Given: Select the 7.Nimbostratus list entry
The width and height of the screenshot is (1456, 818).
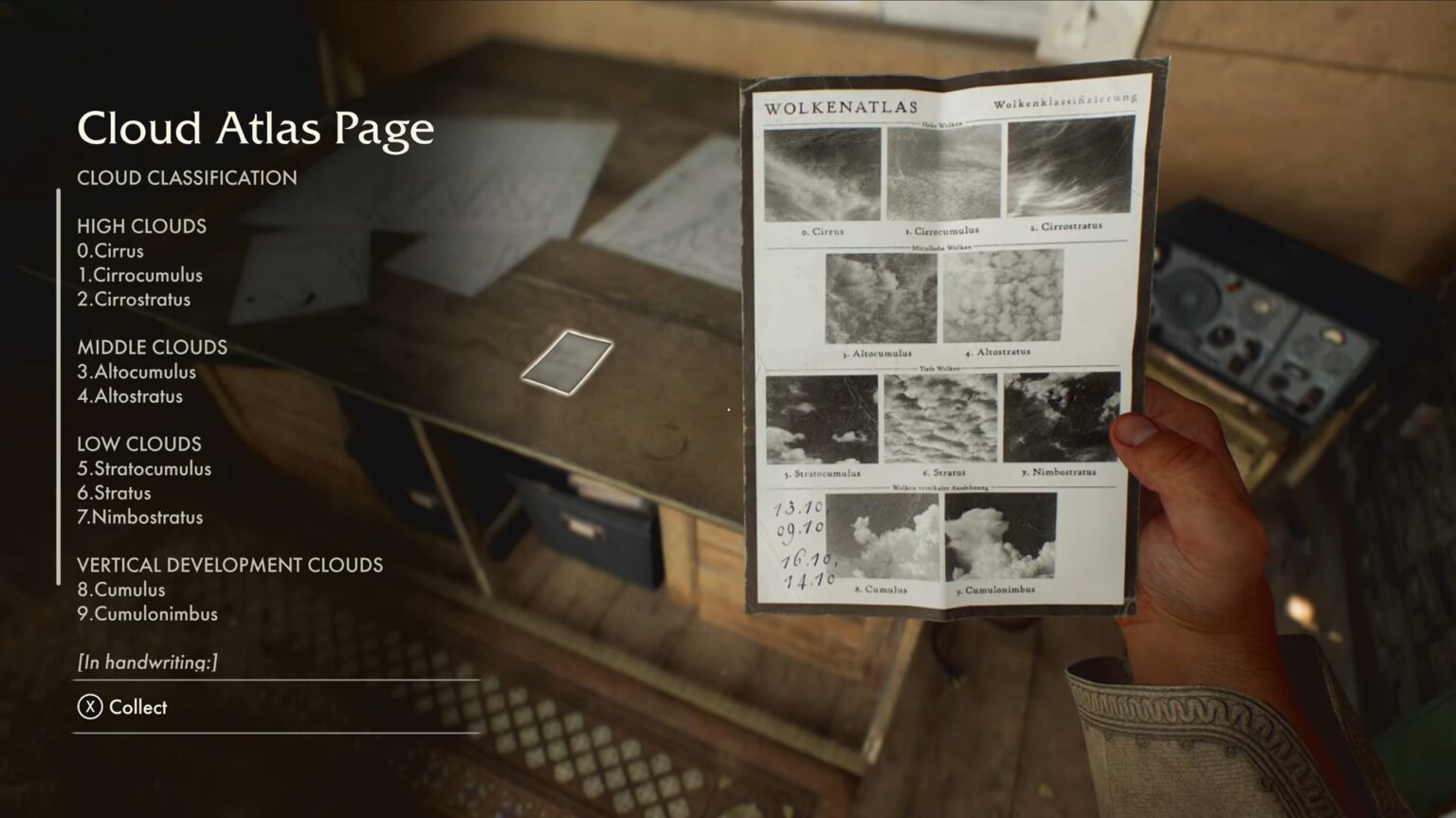Looking at the screenshot, I should [x=140, y=518].
